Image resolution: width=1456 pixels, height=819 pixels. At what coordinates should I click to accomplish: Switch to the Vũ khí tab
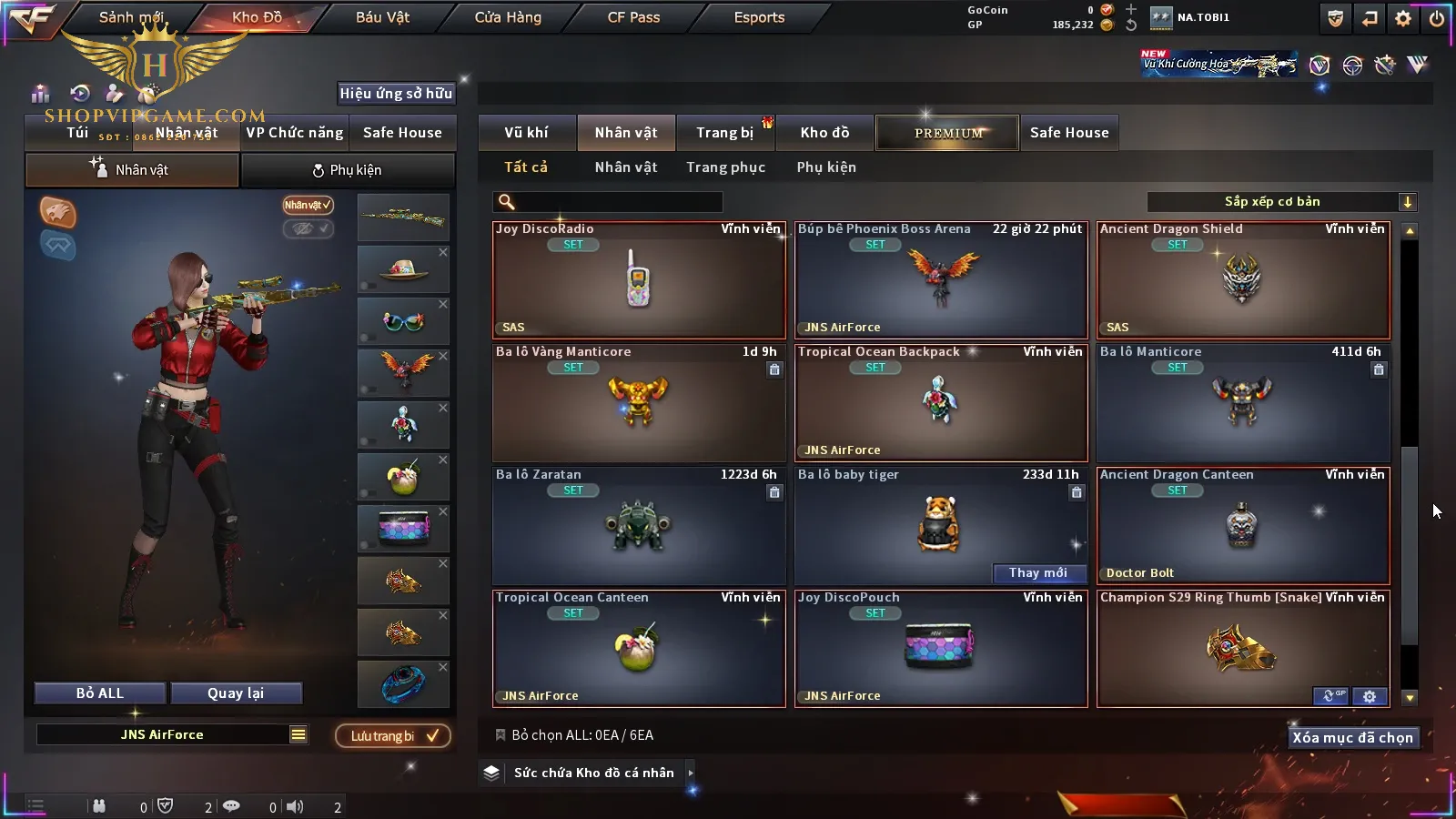[x=526, y=133]
